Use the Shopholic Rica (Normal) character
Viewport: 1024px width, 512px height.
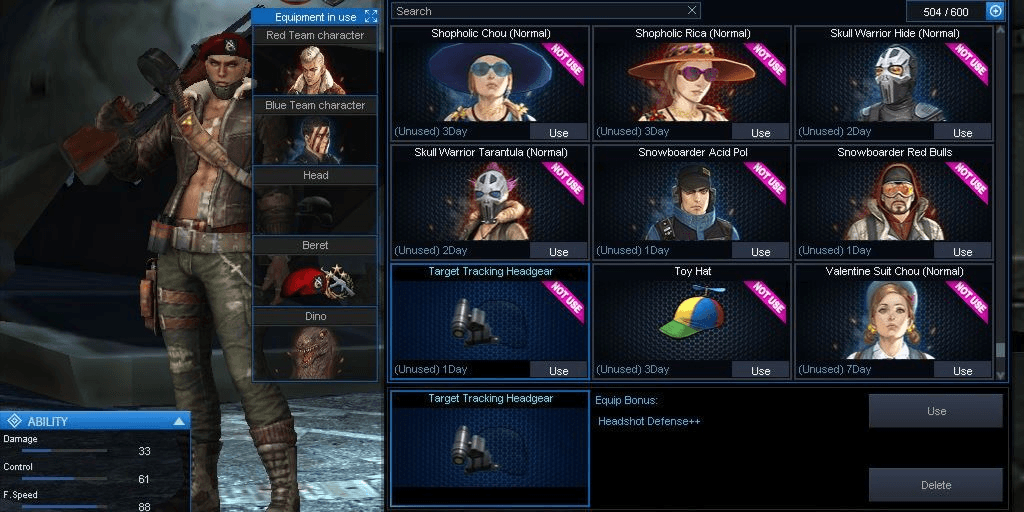click(760, 133)
